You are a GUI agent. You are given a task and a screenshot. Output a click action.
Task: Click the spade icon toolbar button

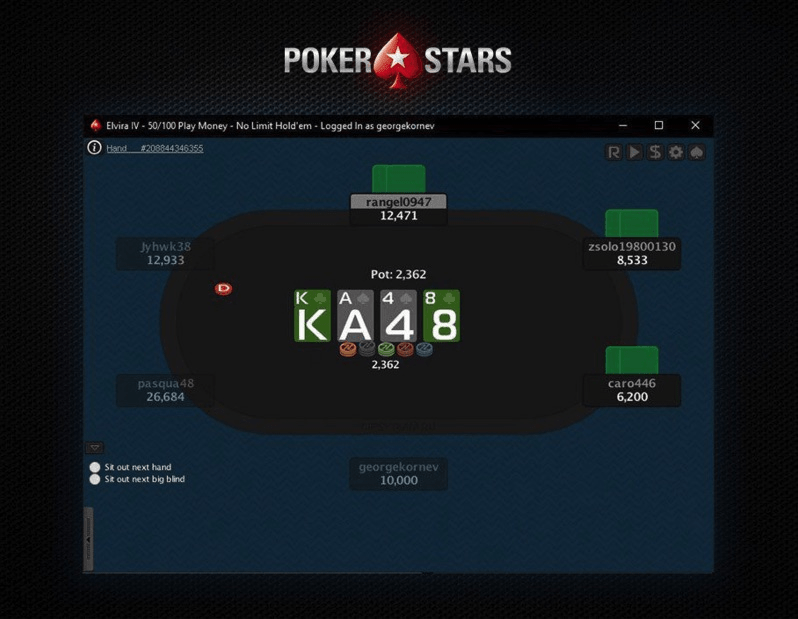(697, 152)
